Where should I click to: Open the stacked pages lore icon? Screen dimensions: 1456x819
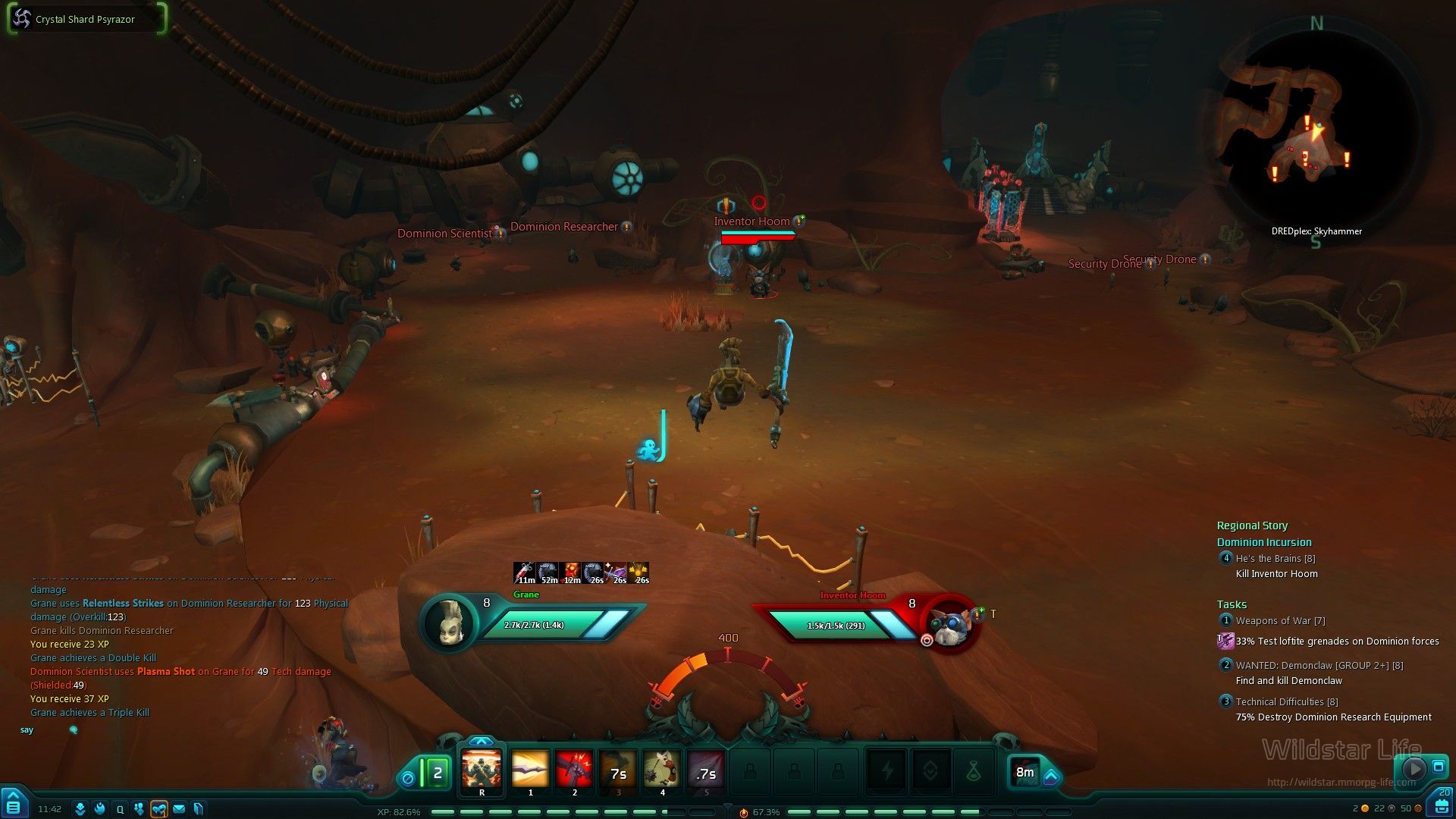coord(198,809)
